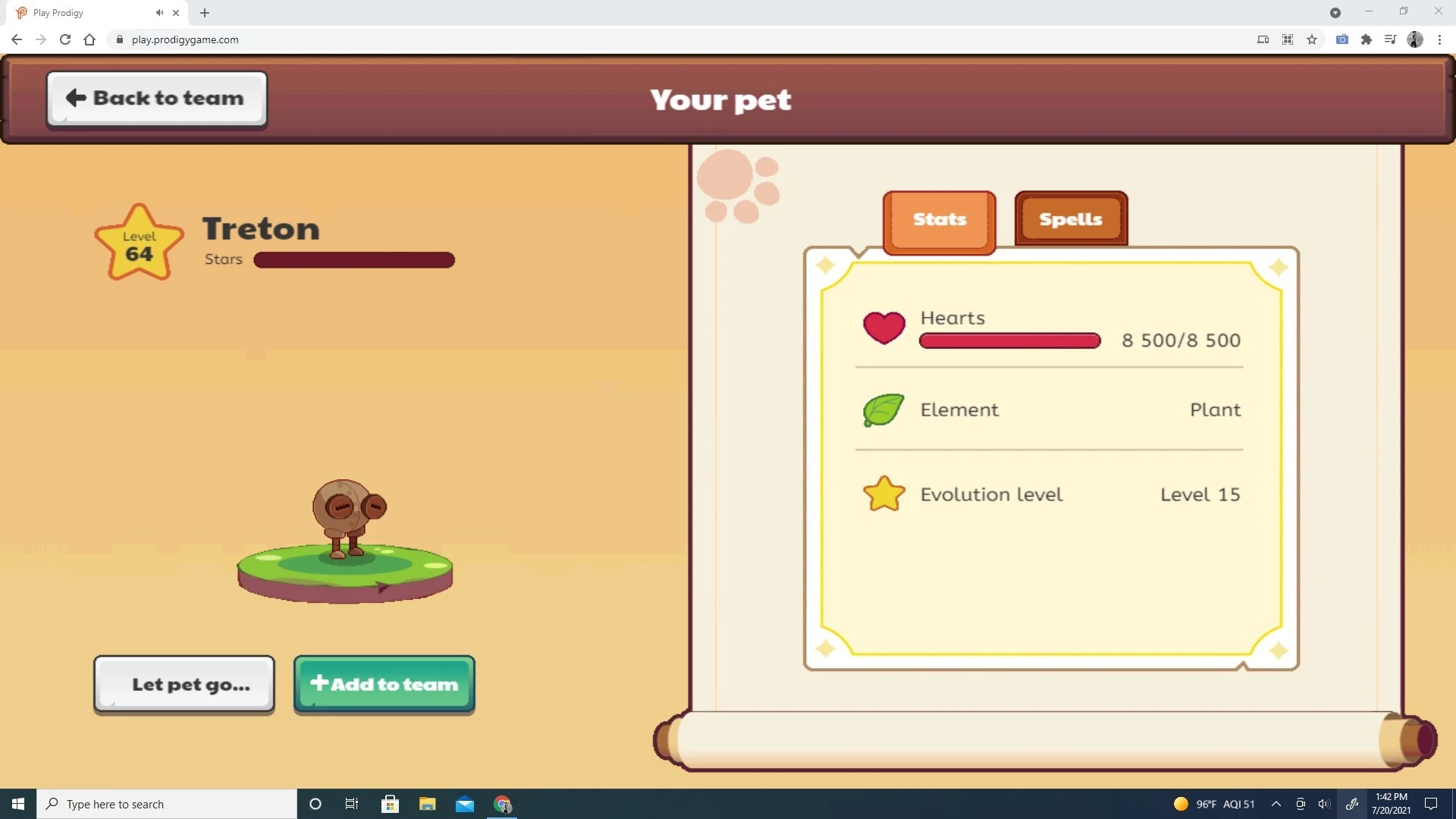Click the Evolution level star icon
Viewport: 1456px width, 819px height.
883,494
